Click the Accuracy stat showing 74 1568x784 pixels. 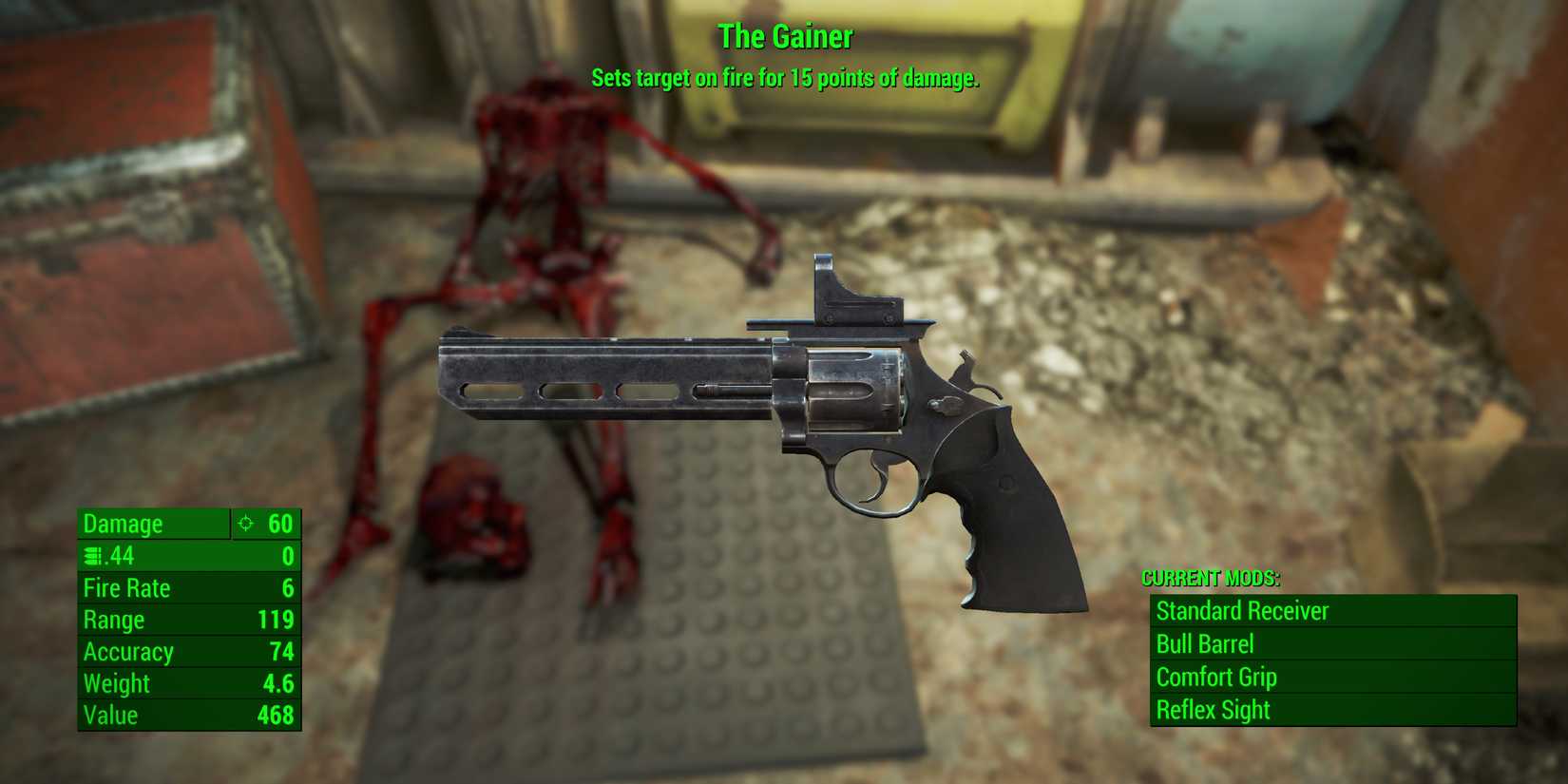tap(143, 652)
